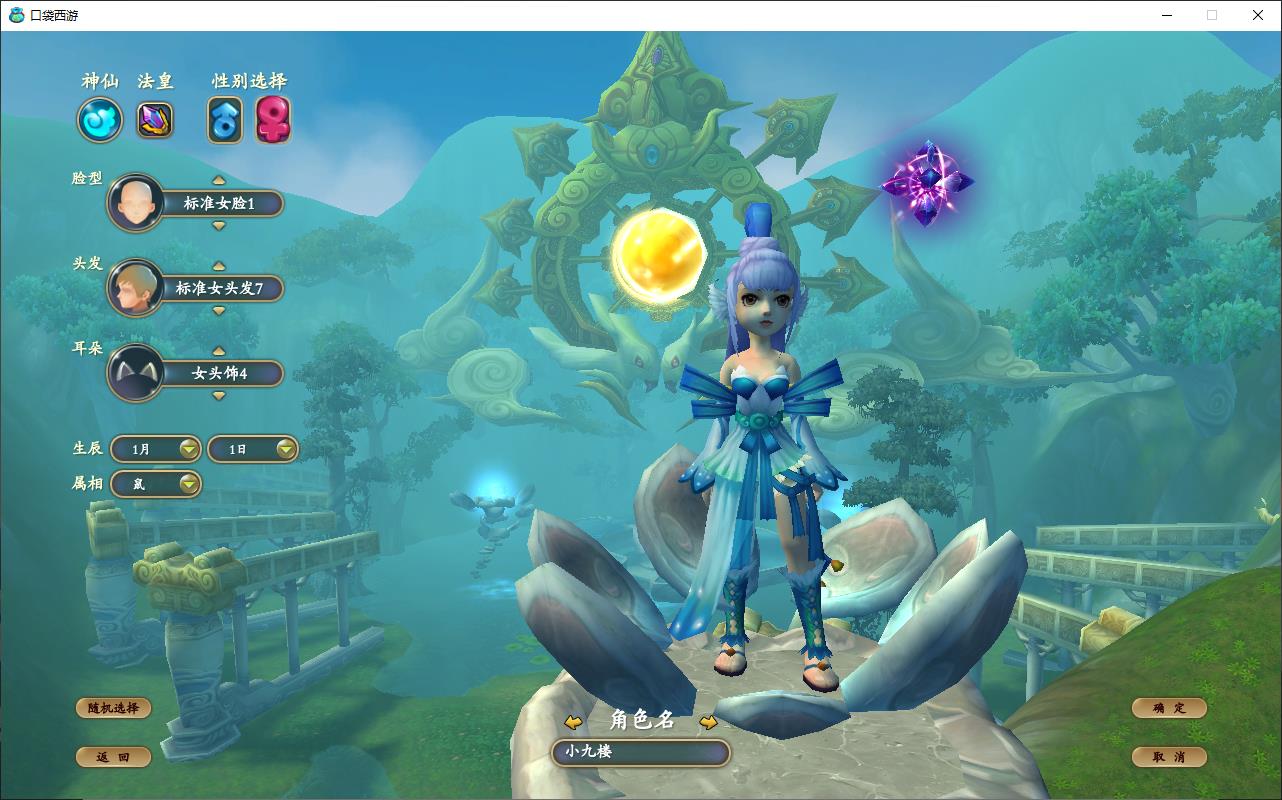Pick the blue male gender icon
The image size is (1282, 800).
[x=225, y=120]
